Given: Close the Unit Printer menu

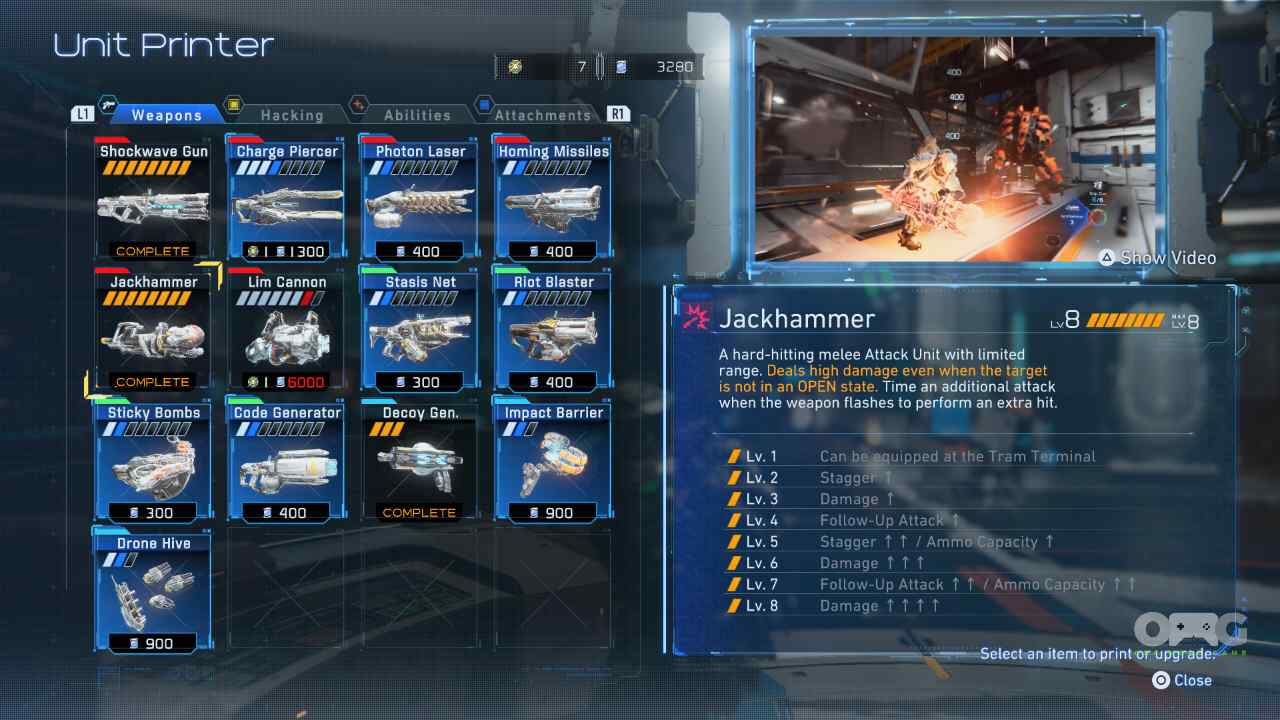Looking at the screenshot, I should (1182, 680).
